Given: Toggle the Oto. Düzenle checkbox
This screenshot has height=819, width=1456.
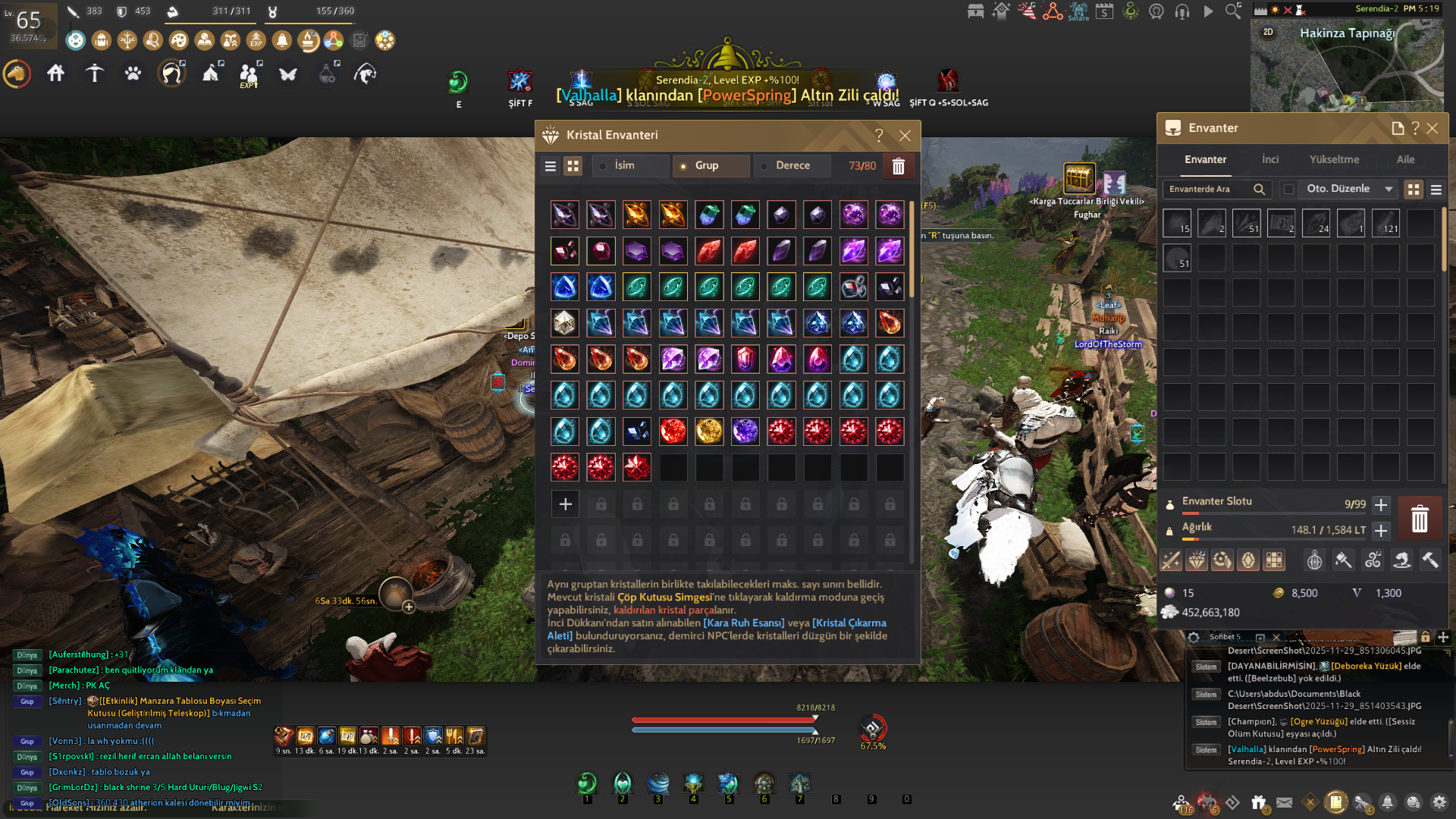Looking at the screenshot, I should [1288, 189].
